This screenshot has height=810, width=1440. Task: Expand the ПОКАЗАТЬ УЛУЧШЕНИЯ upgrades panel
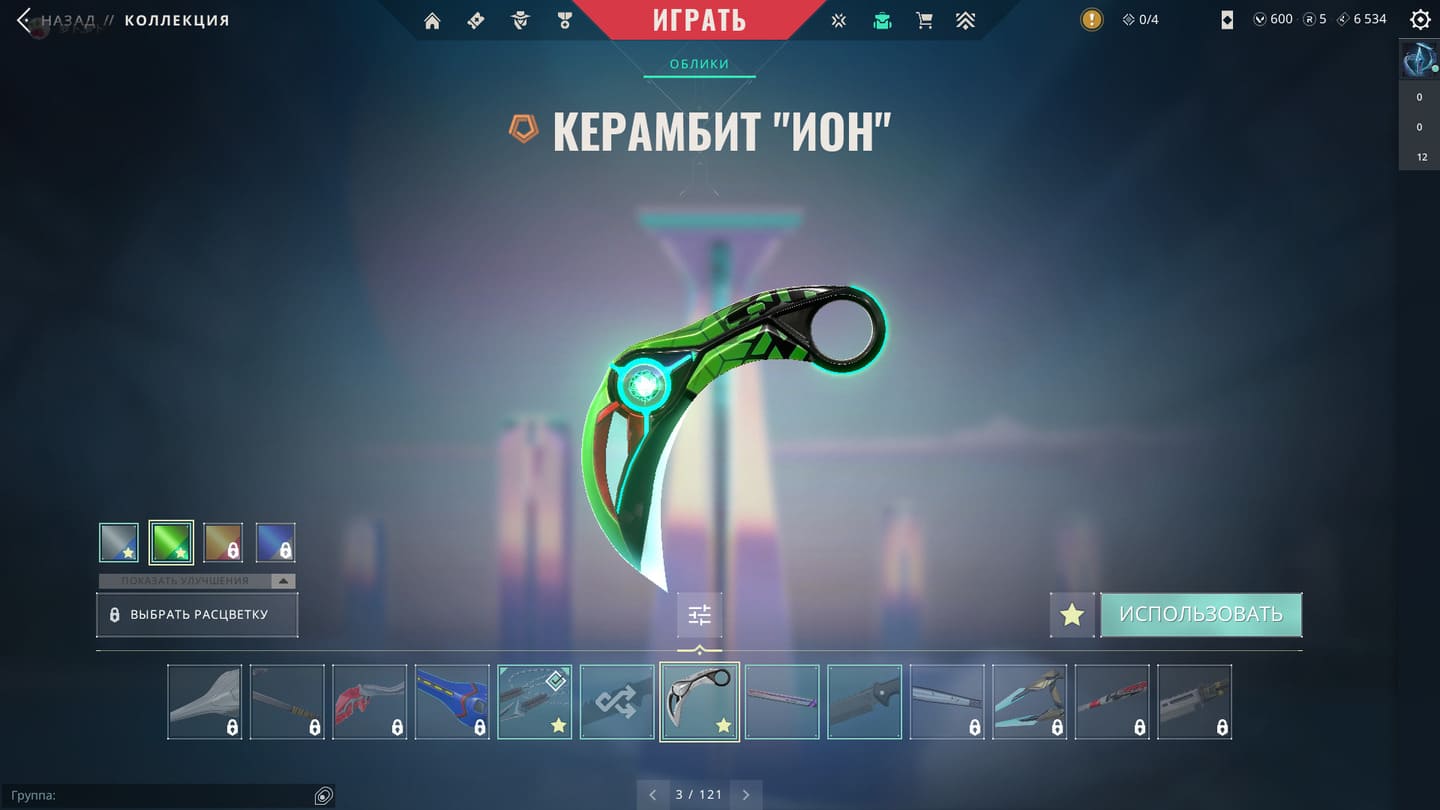pos(197,581)
